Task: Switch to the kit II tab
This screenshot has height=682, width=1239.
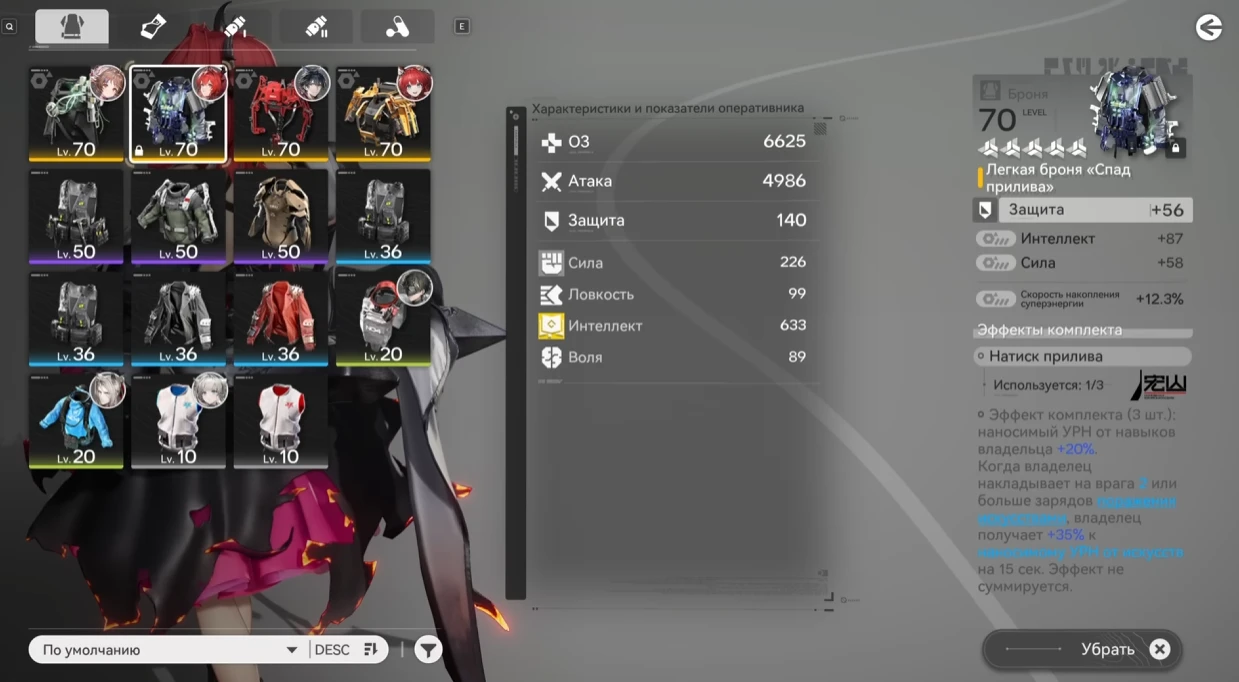Action: point(316,27)
